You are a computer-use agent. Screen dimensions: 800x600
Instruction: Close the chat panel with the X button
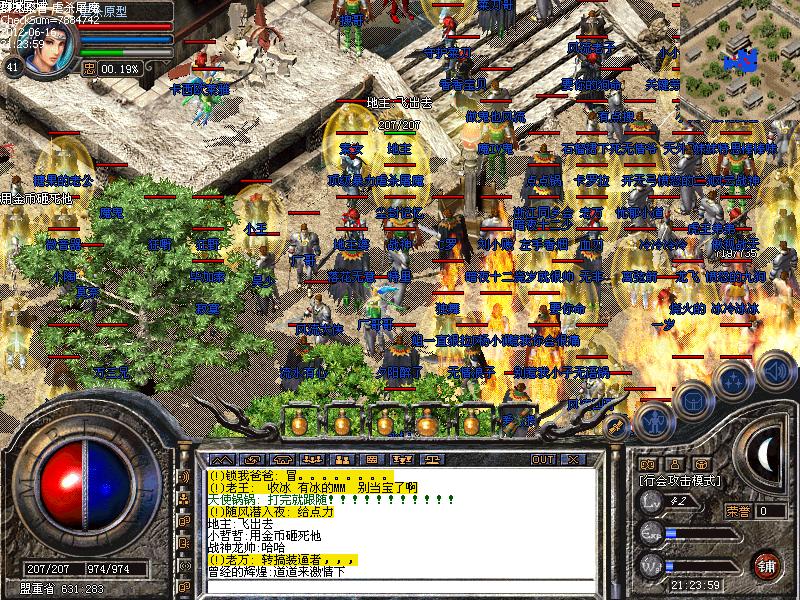click(575, 459)
